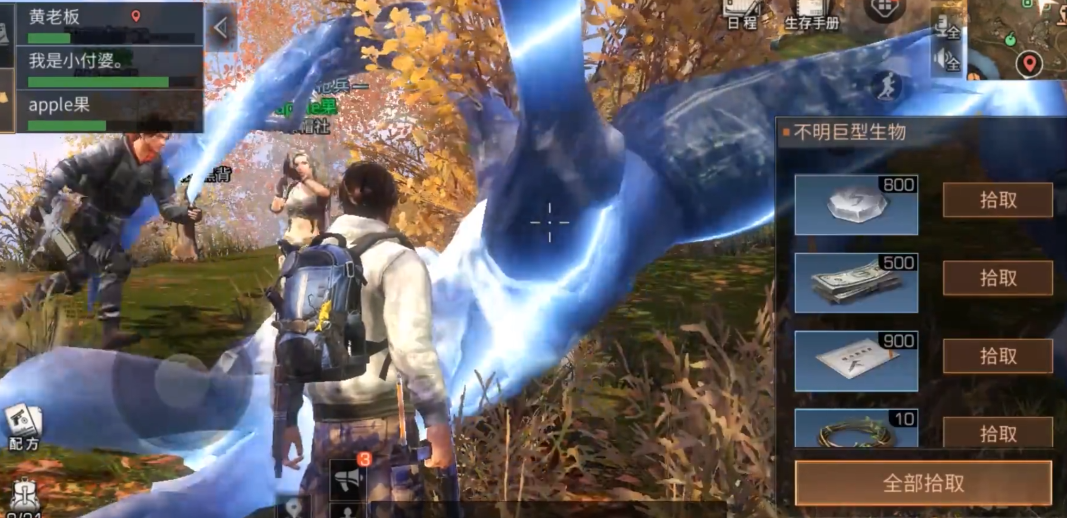Select the cash bundle loot slot
Viewport: 1067px width, 518px height.
point(856,283)
